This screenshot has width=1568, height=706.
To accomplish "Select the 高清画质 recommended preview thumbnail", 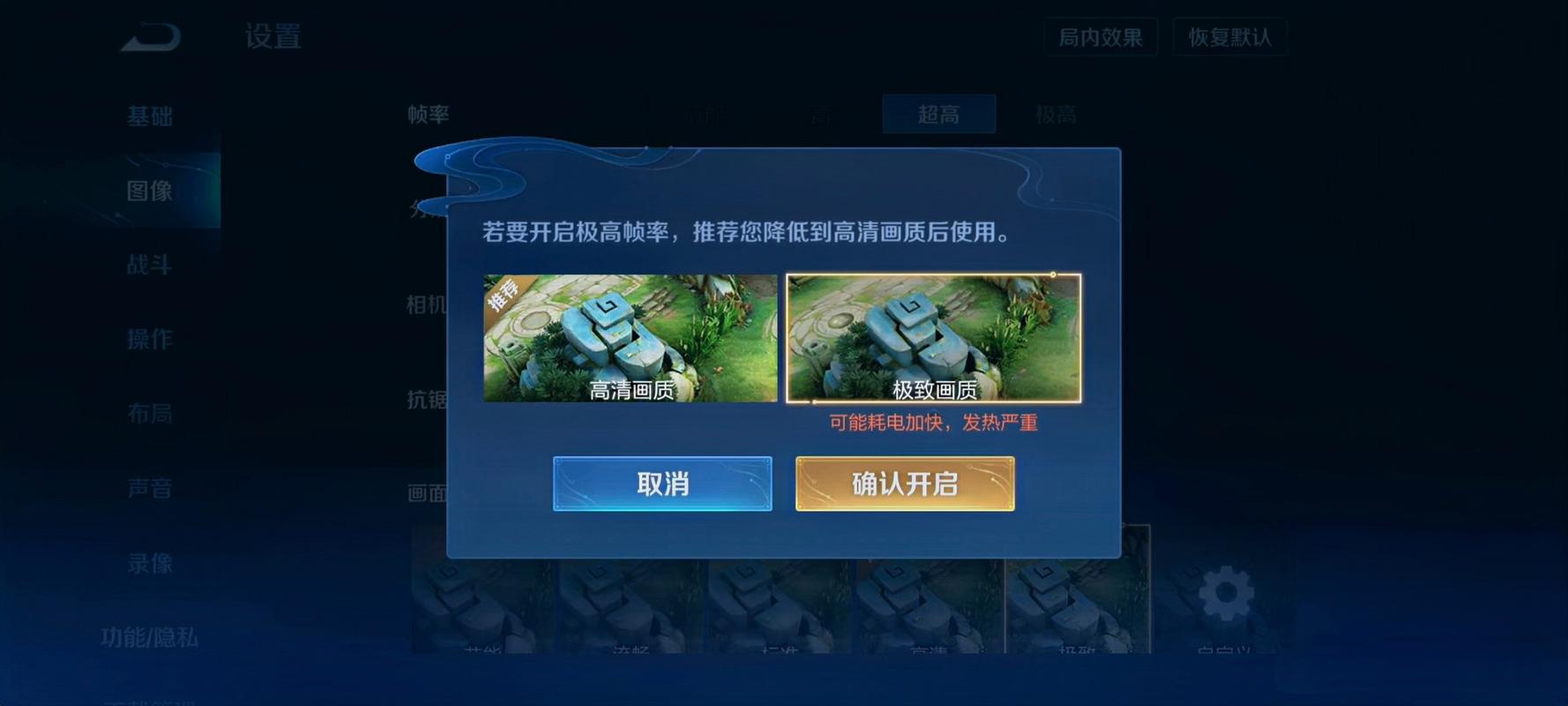I will 630,340.
